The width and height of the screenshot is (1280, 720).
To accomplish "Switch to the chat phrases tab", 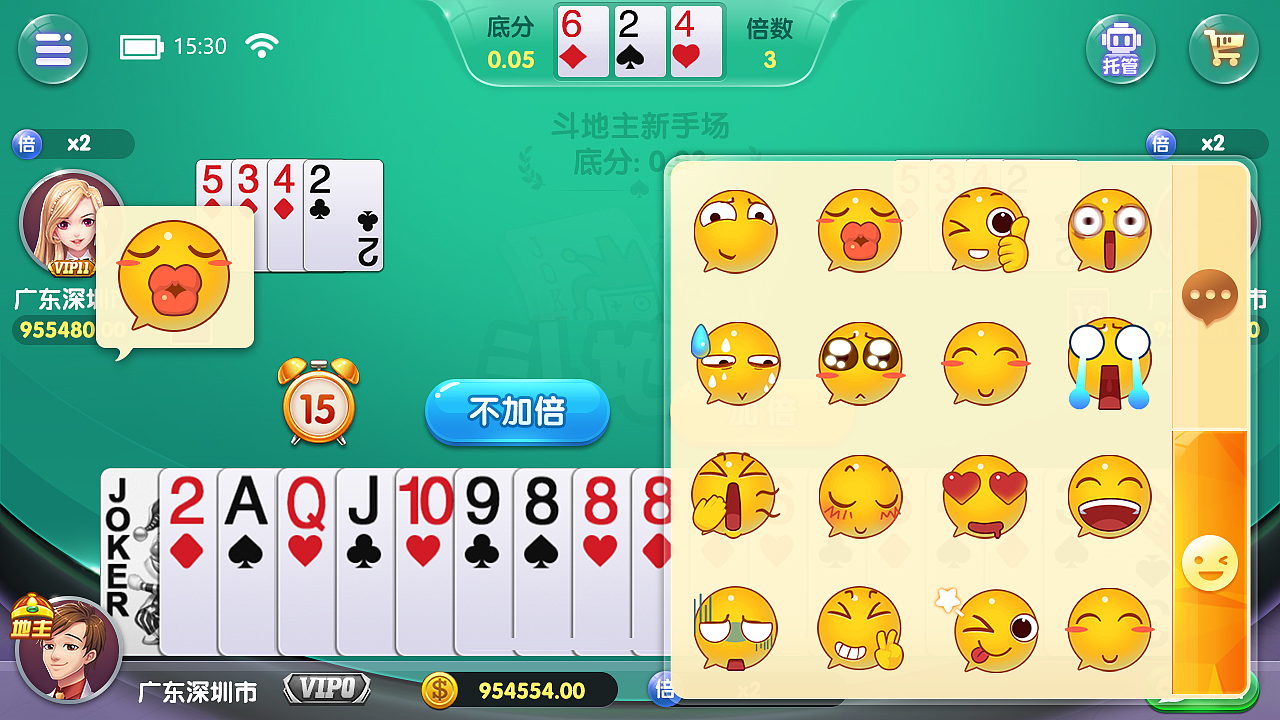I will 1209,295.
